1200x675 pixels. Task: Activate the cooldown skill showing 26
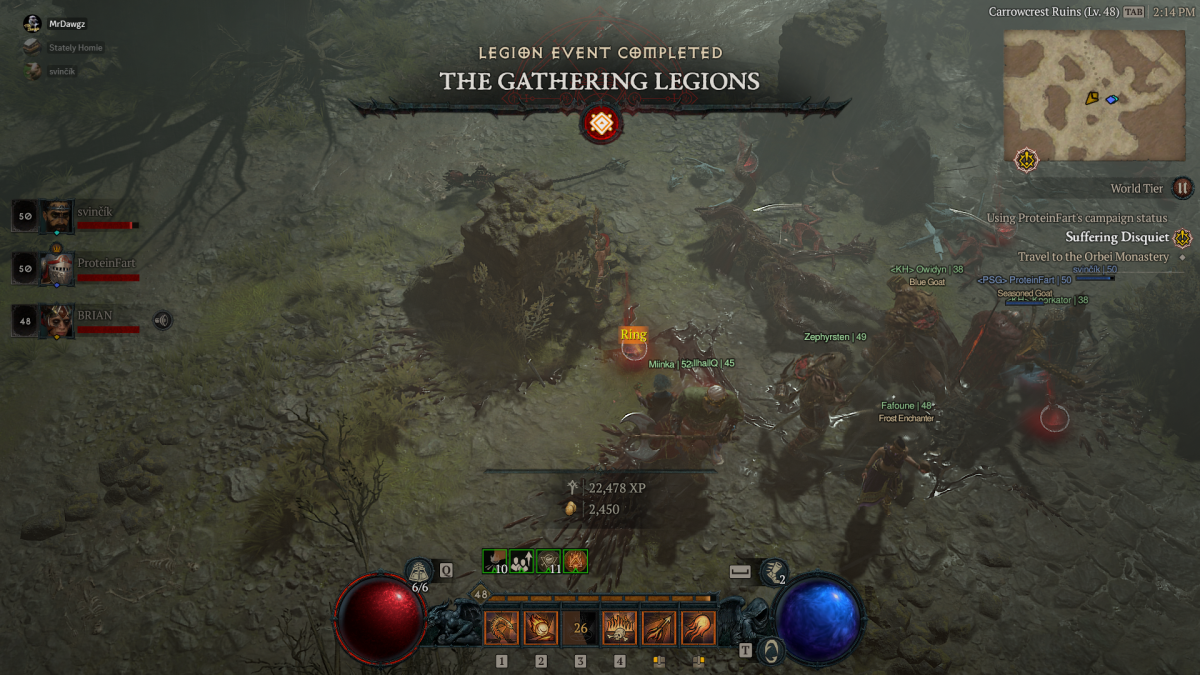point(580,628)
